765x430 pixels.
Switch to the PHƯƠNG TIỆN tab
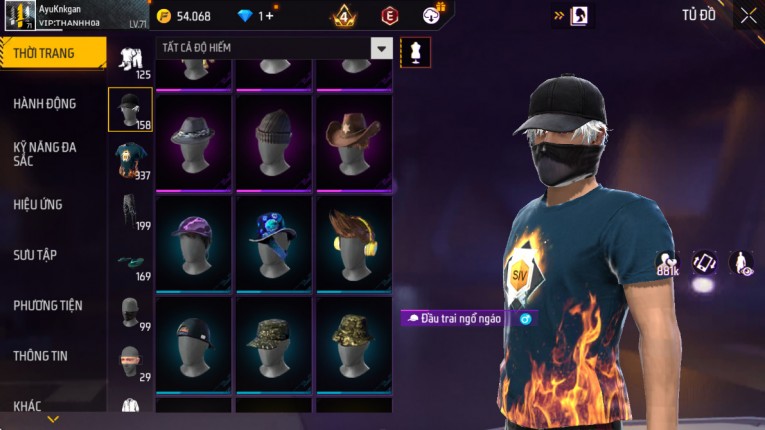(x=48, y=305)
